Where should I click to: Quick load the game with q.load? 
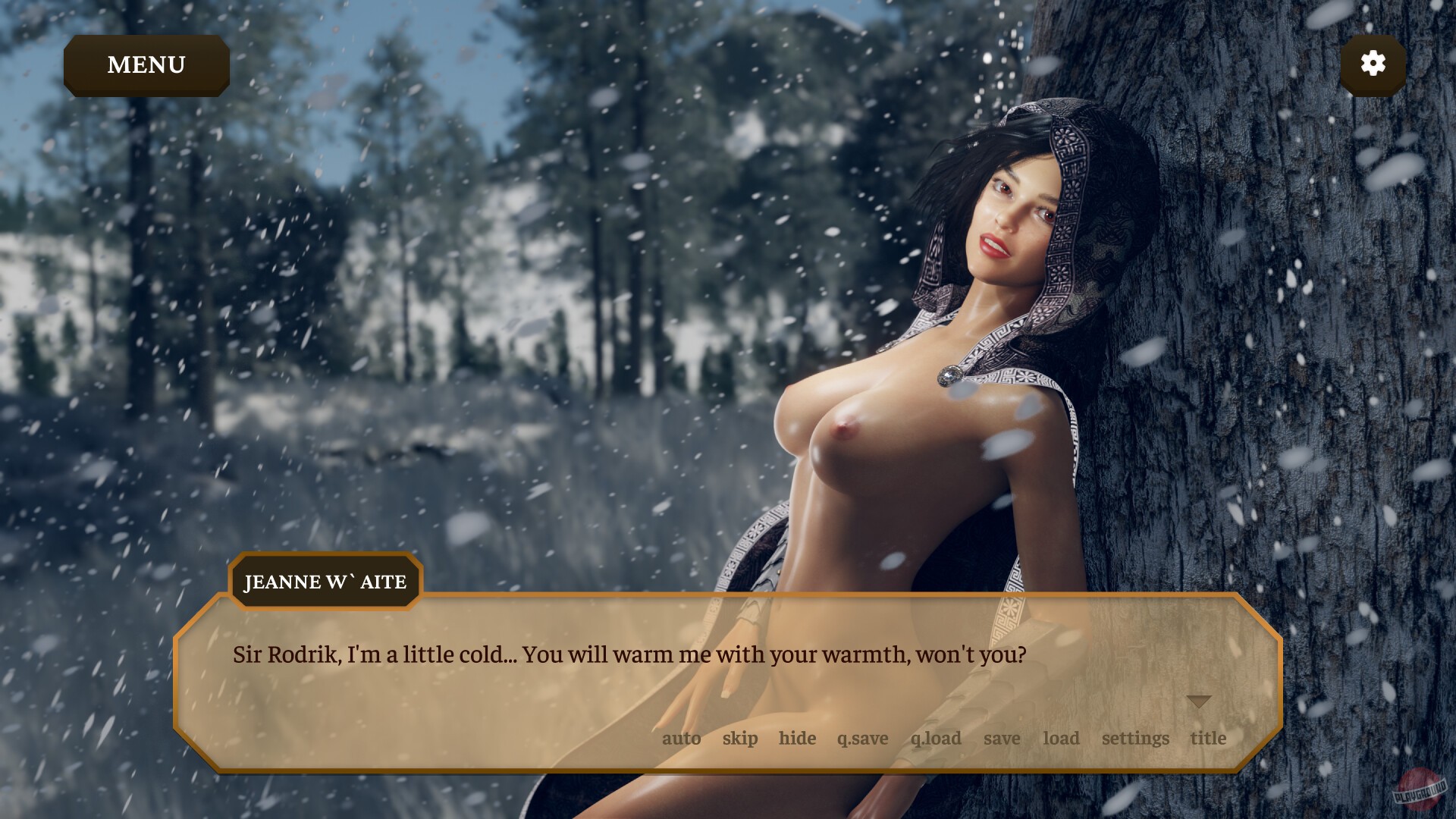coord(936,738)
